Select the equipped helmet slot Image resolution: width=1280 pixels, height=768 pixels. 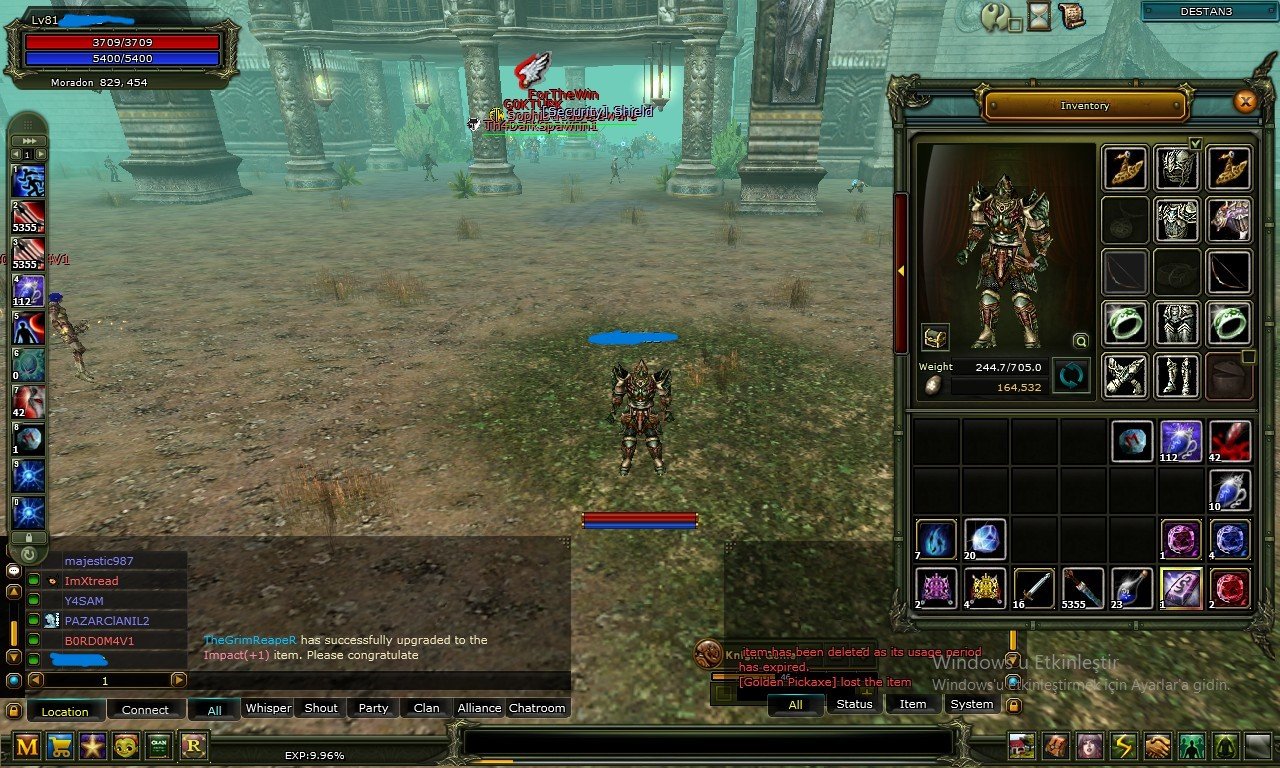coord(1177,168)
